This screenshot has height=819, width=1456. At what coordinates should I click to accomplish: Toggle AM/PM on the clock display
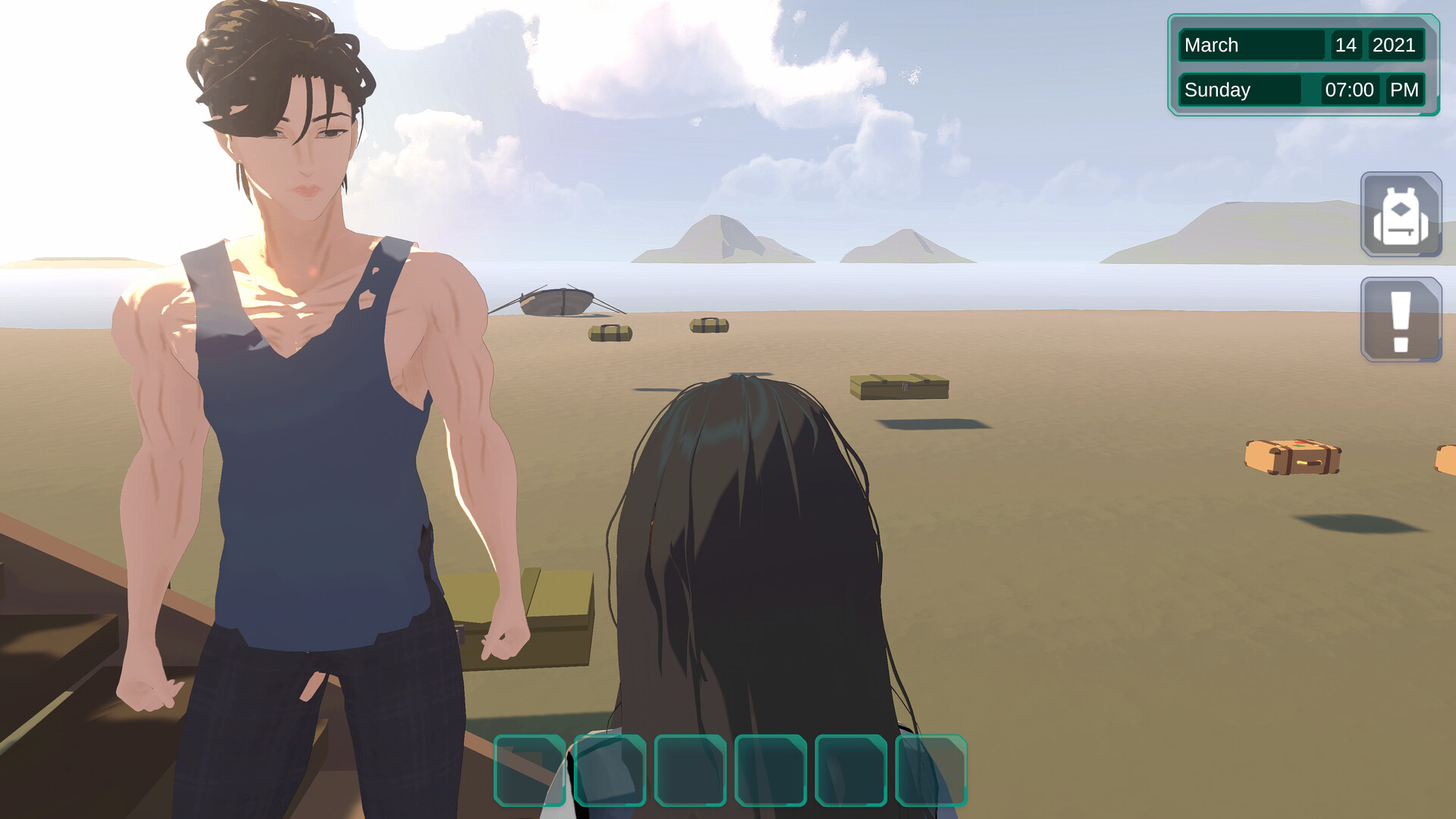[1406, 89]
